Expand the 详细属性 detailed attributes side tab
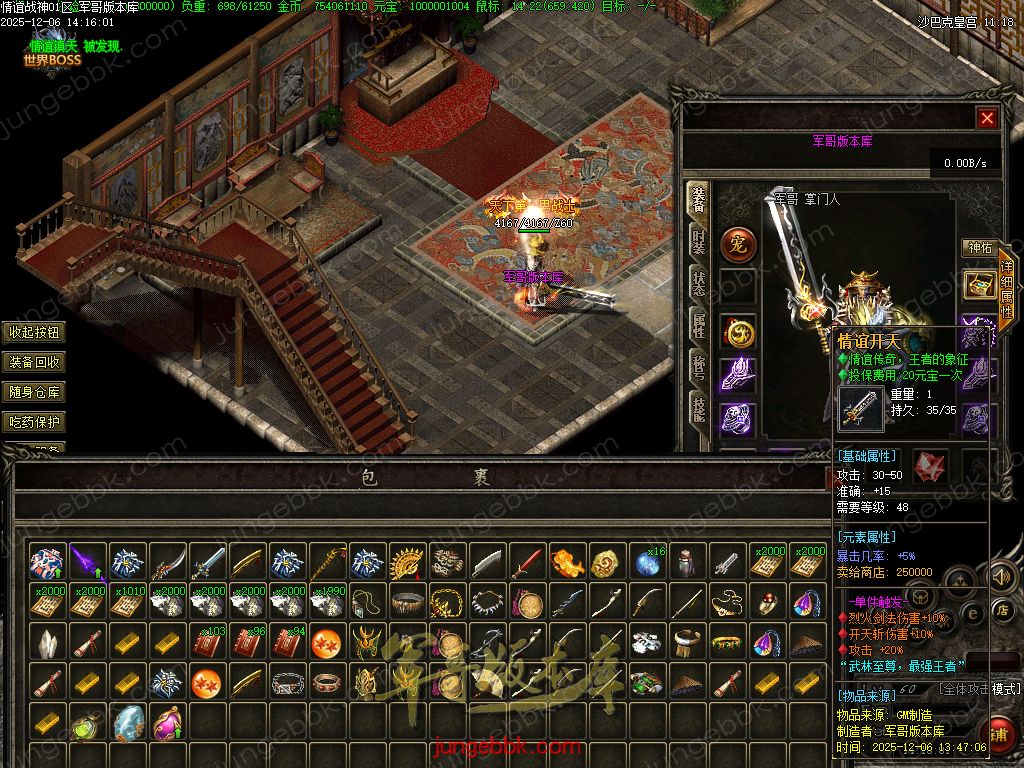The width and height of the screenshot is (1024, 768). pos(1007,290)
